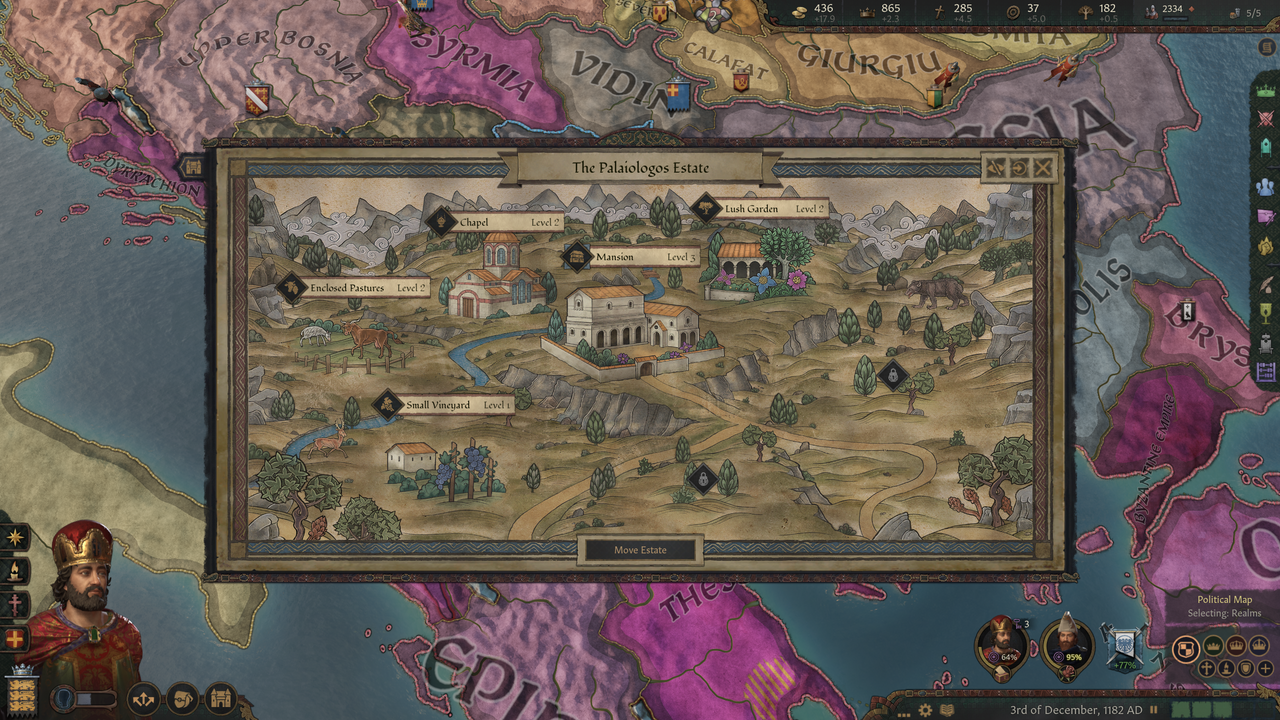The height and width of the screenshot is (720, 1280).
Task: Open the Small Vineyard building details
Action: click(x=436, y=405)
